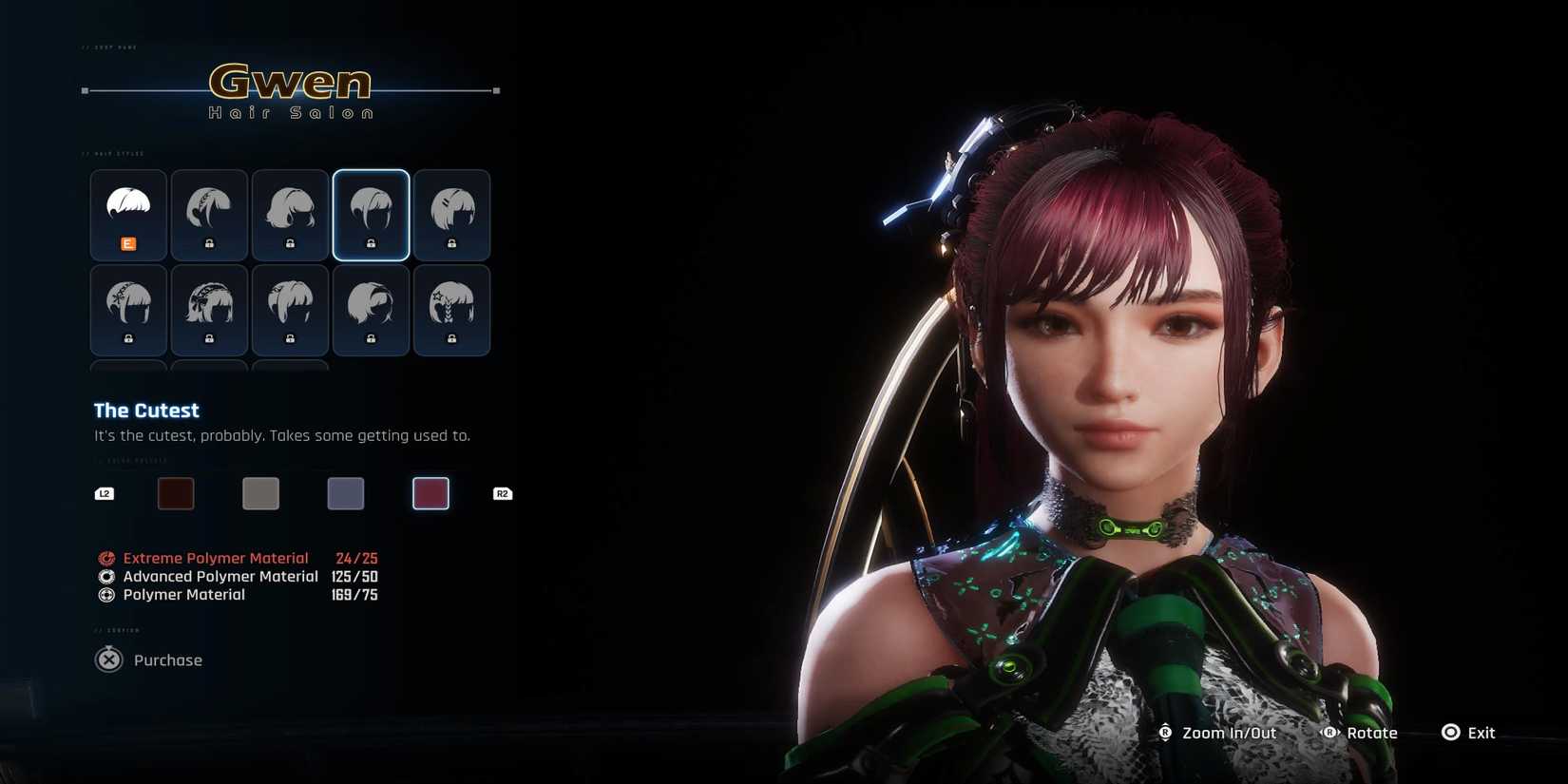This screenshot has width=1568, height=784.
Task: Select the hairpin bob hairstyle icon
Action: pos(451,214)
